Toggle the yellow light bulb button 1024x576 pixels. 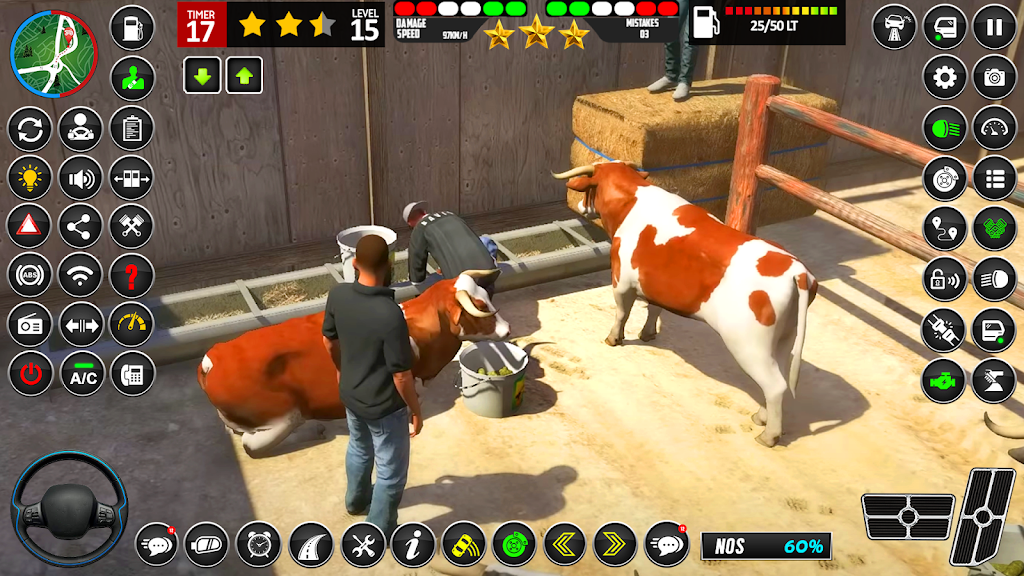click(30, 177)
